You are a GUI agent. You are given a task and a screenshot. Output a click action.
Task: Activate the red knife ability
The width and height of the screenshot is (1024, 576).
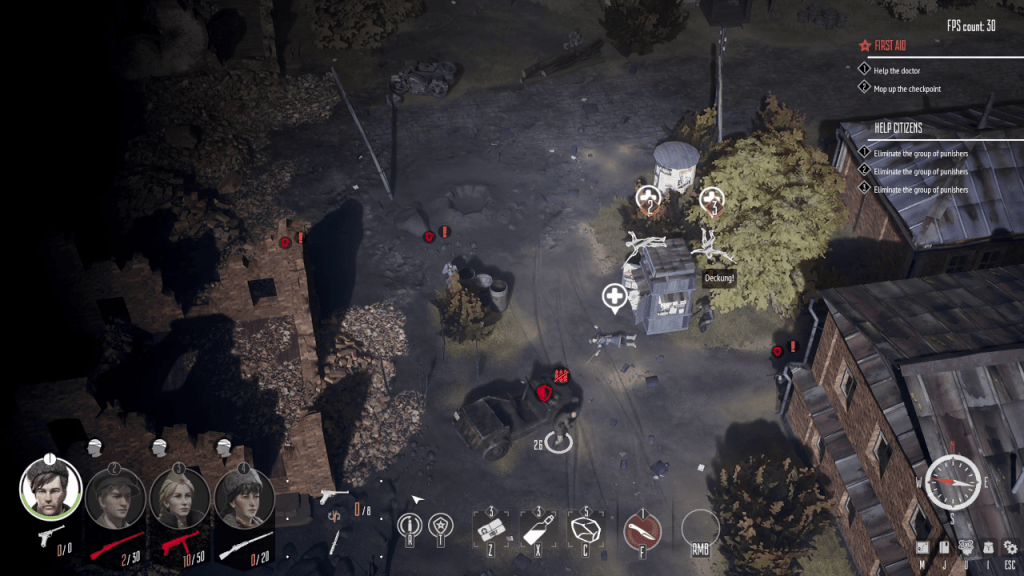tap(643, 529)
